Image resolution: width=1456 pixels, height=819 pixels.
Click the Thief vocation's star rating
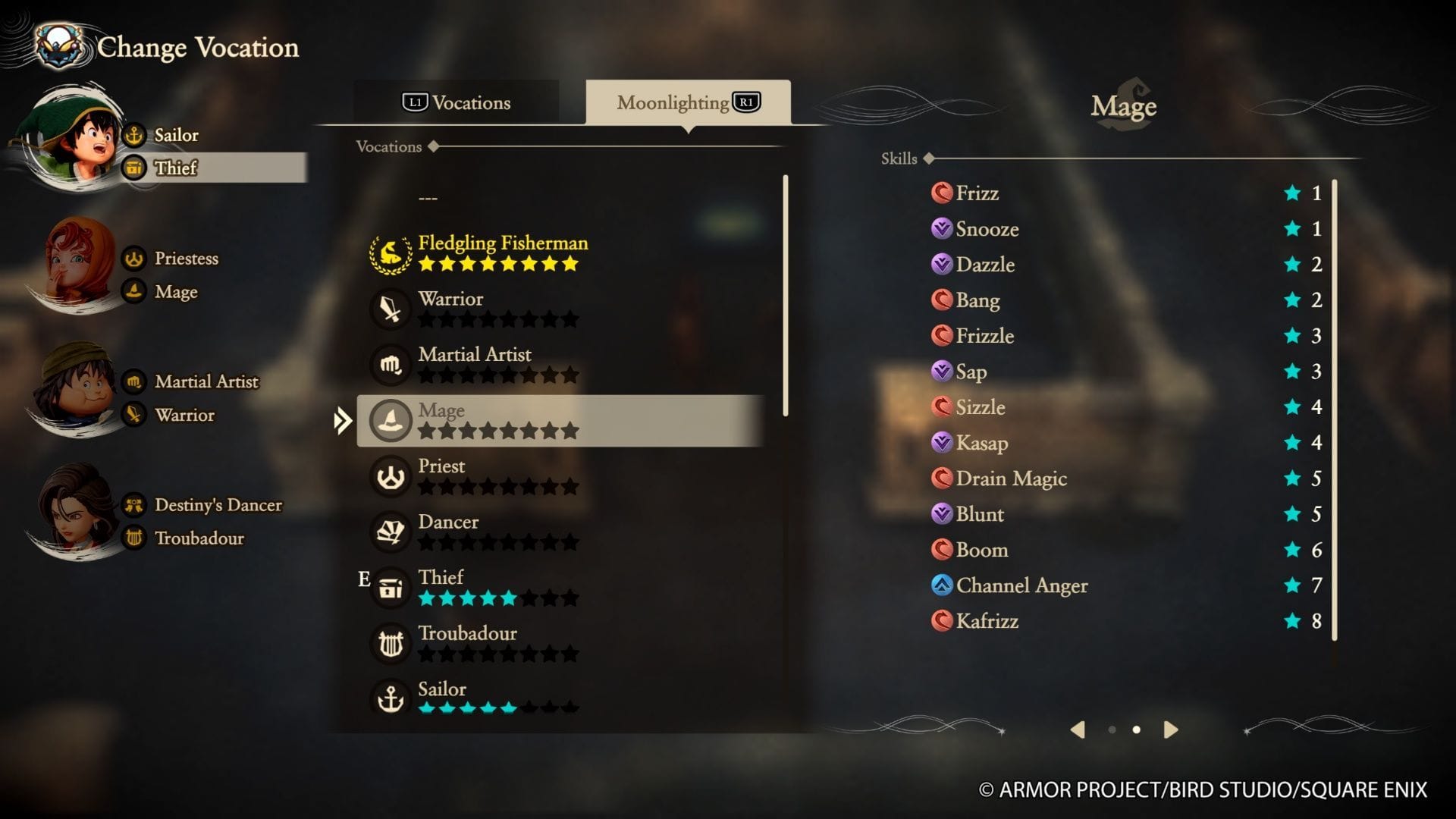[x=497, y=598]
